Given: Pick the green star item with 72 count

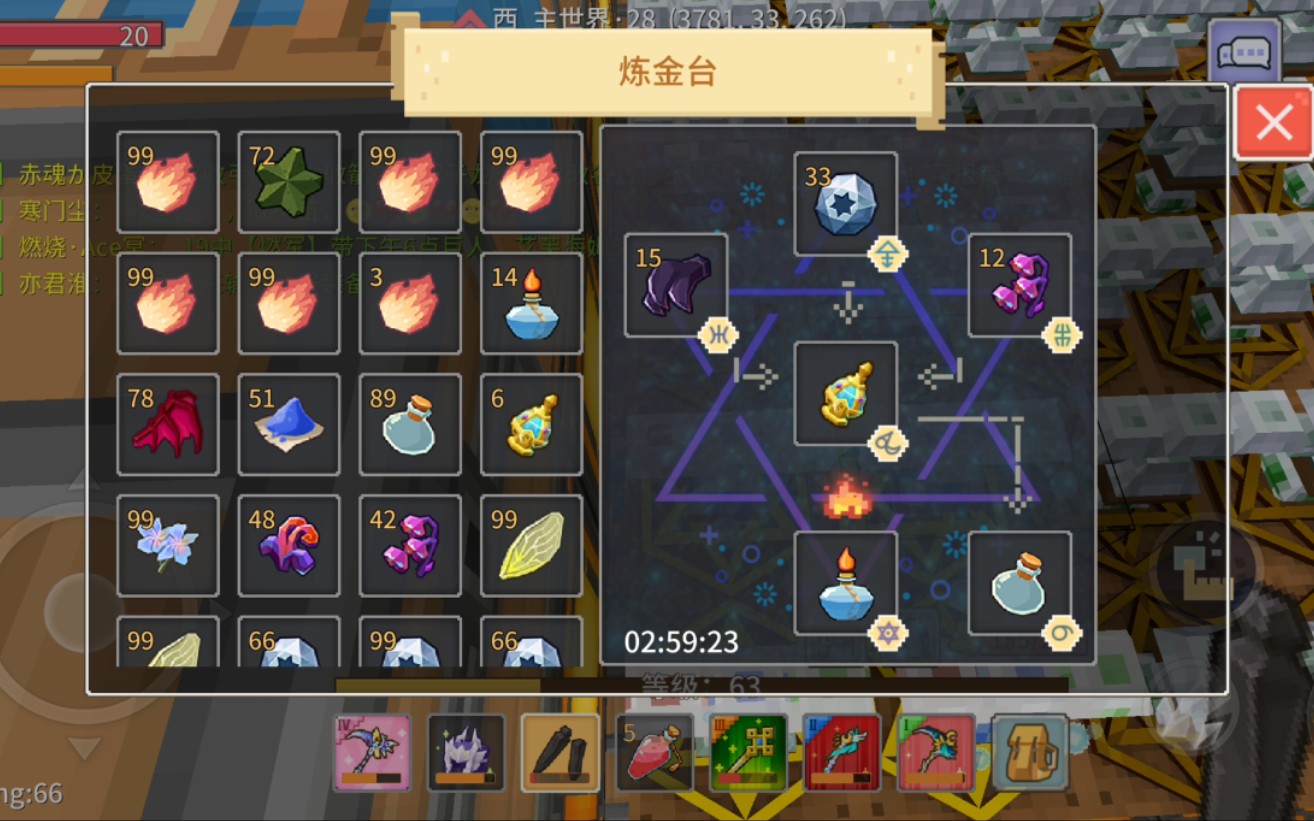Looking at the screenshot, I should click(289, 182).
